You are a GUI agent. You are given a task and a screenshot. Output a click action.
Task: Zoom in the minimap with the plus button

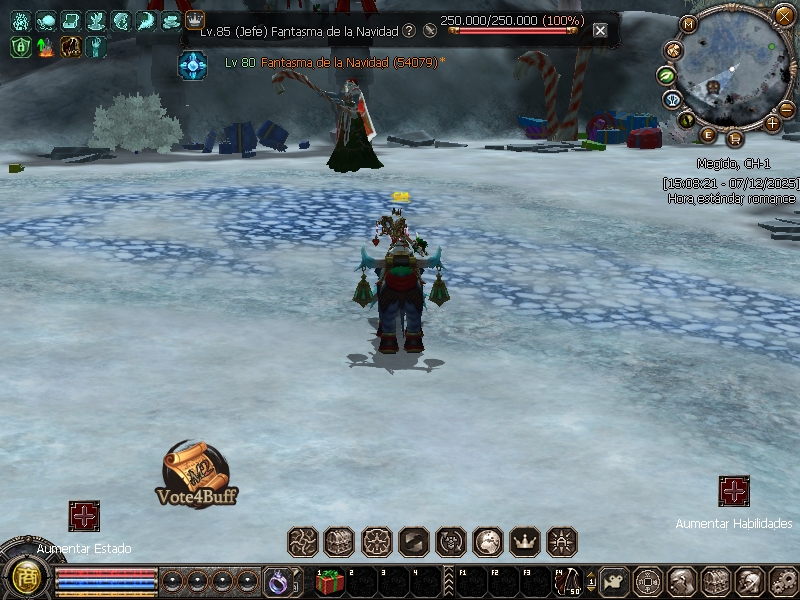(x=772, y=123)
